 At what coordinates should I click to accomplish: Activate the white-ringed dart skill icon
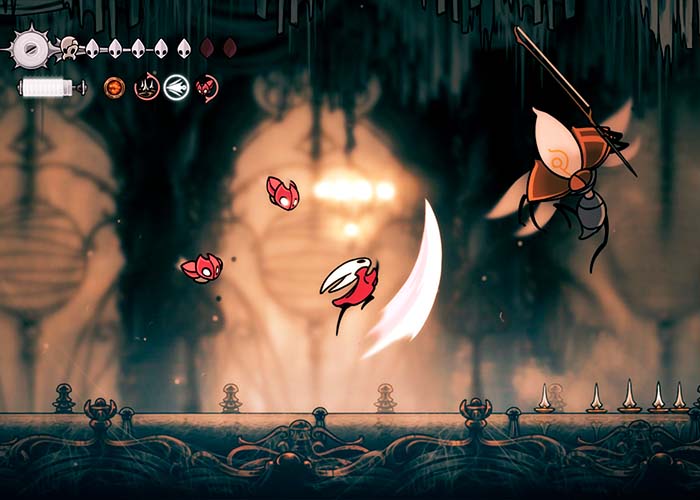coord(177,88)
